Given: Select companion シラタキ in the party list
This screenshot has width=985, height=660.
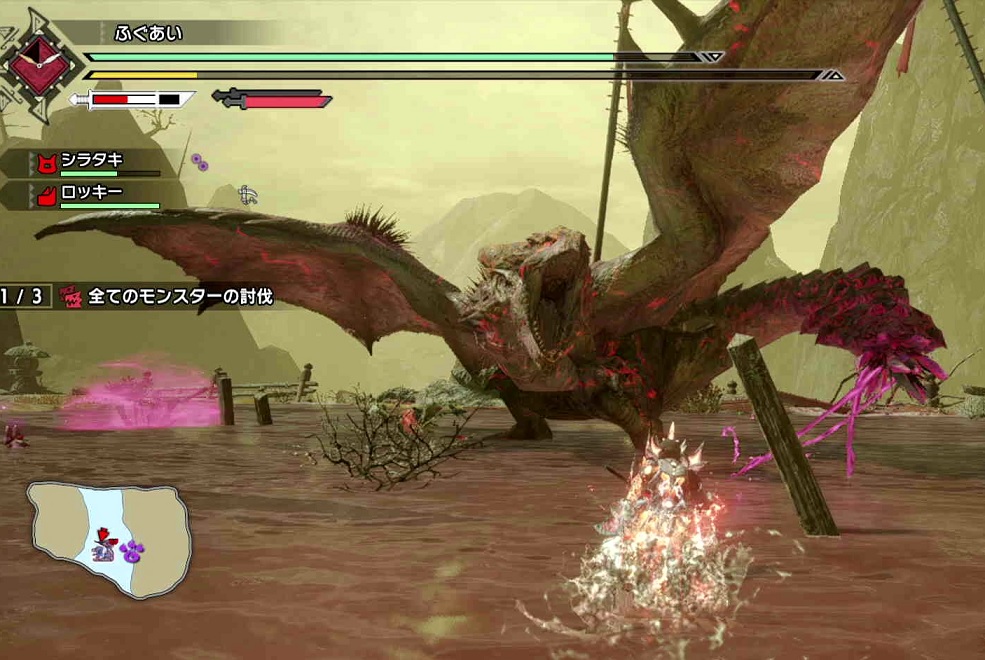Looking at the screenshot, I should tap(96, 162).
